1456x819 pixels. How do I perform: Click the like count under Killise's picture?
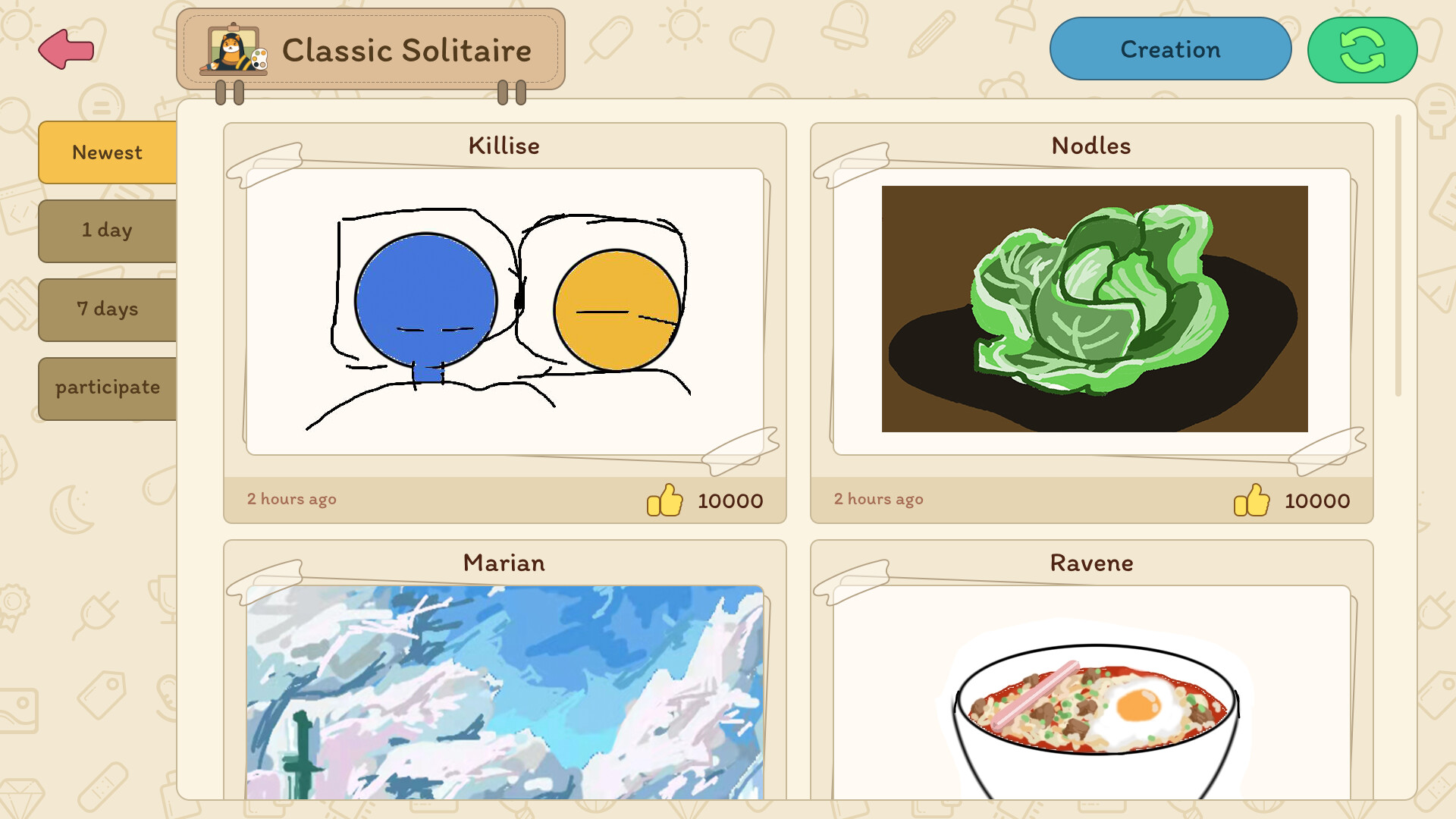click(730, 500)
